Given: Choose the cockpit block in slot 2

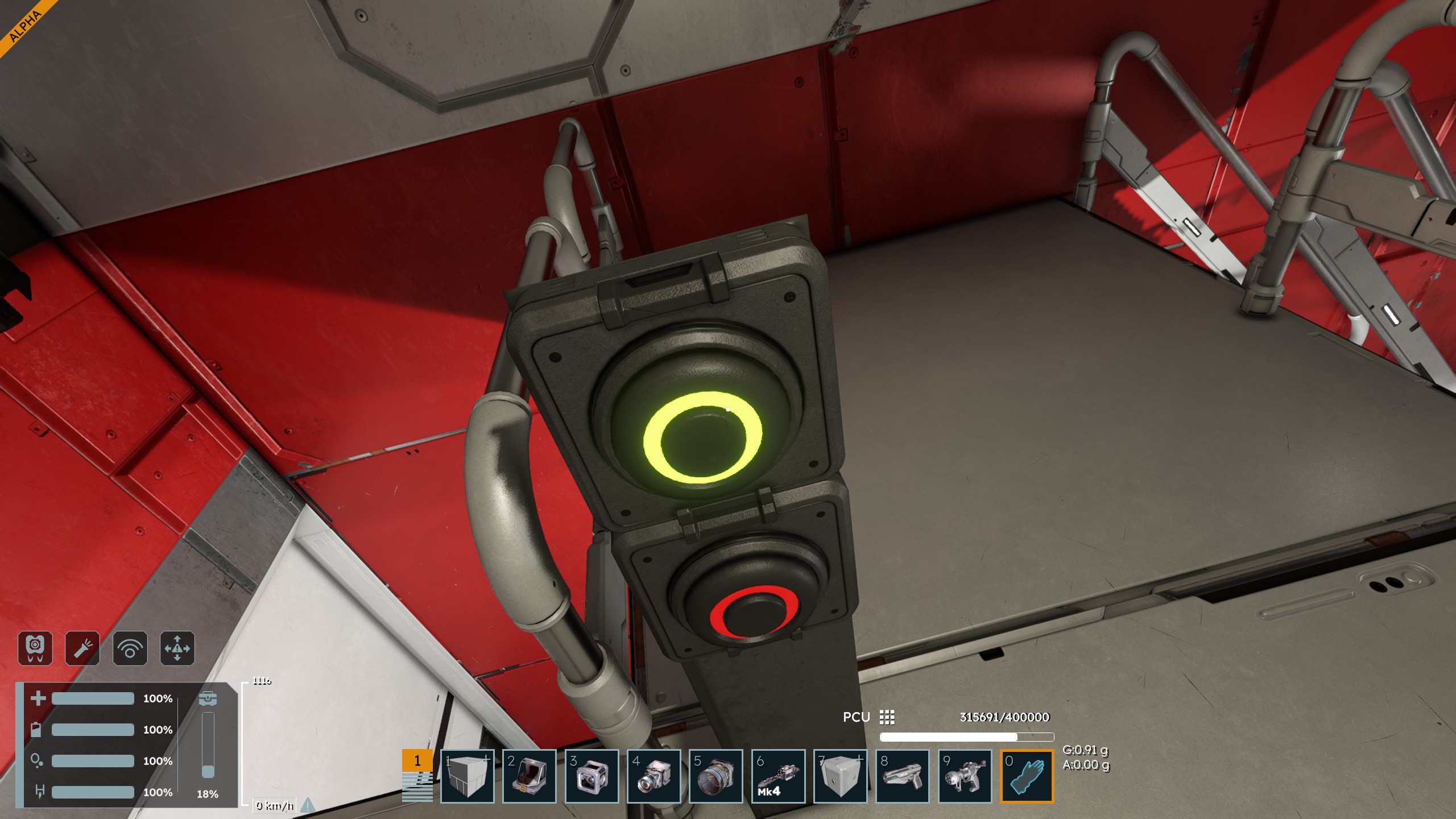Looking at the screenshot, I should pyautogui.click(x=529, y=776).
